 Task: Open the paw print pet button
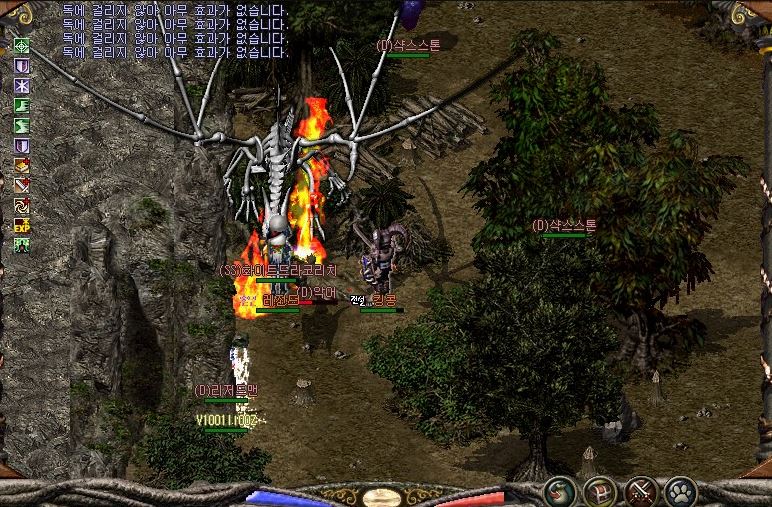pyautogui.click(x=681, y=491)
